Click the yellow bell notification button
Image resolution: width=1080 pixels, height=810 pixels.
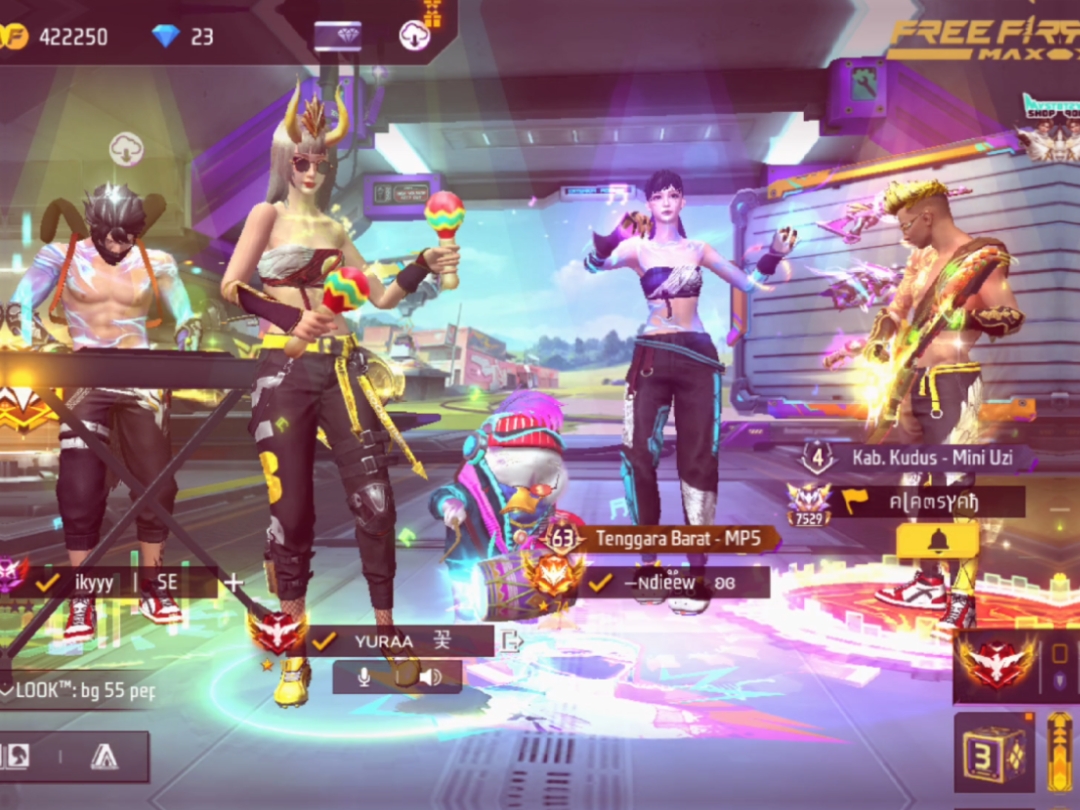[937, 541]
